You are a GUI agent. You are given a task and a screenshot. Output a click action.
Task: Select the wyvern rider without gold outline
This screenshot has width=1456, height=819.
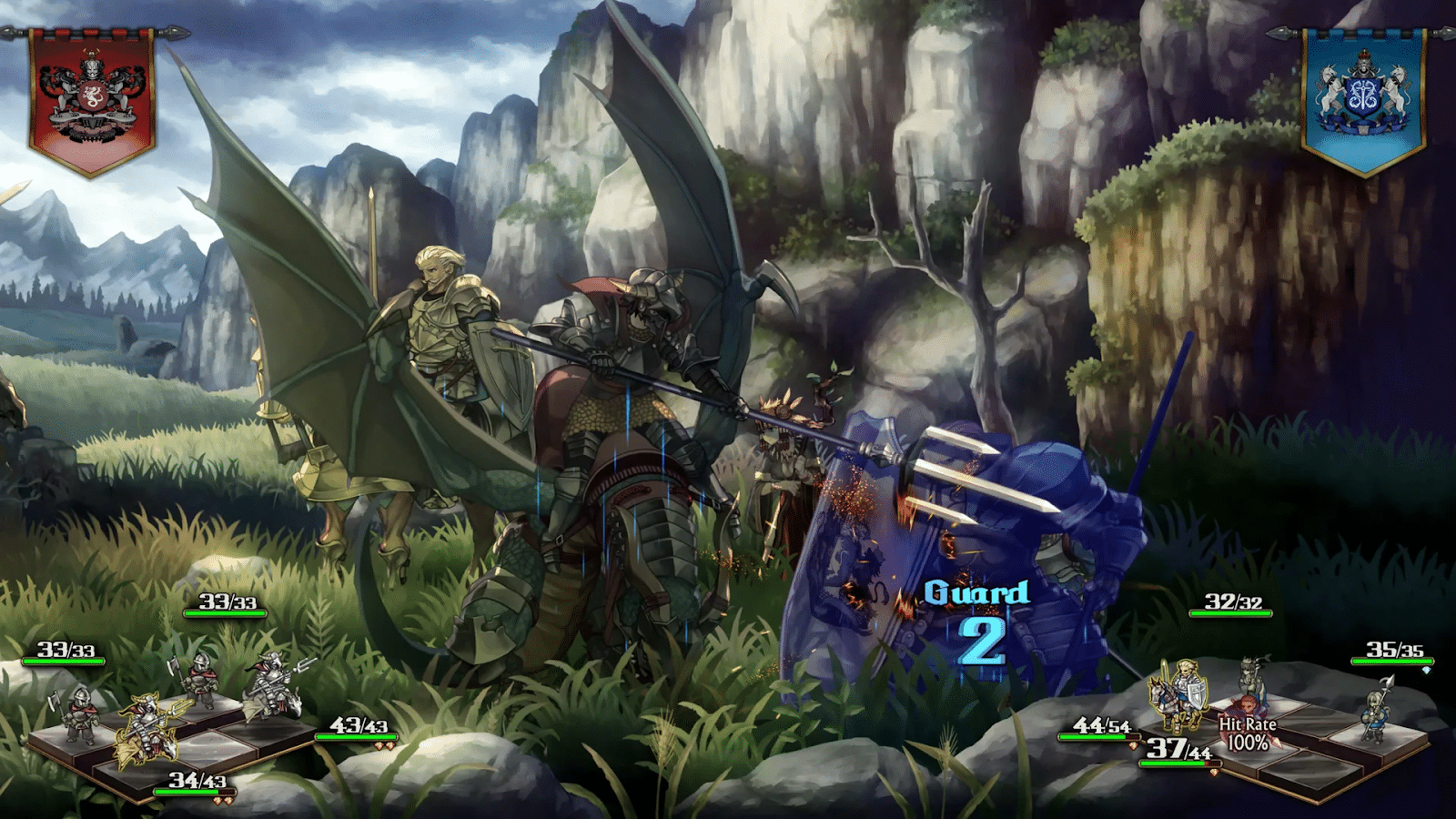tap(270, 686)
